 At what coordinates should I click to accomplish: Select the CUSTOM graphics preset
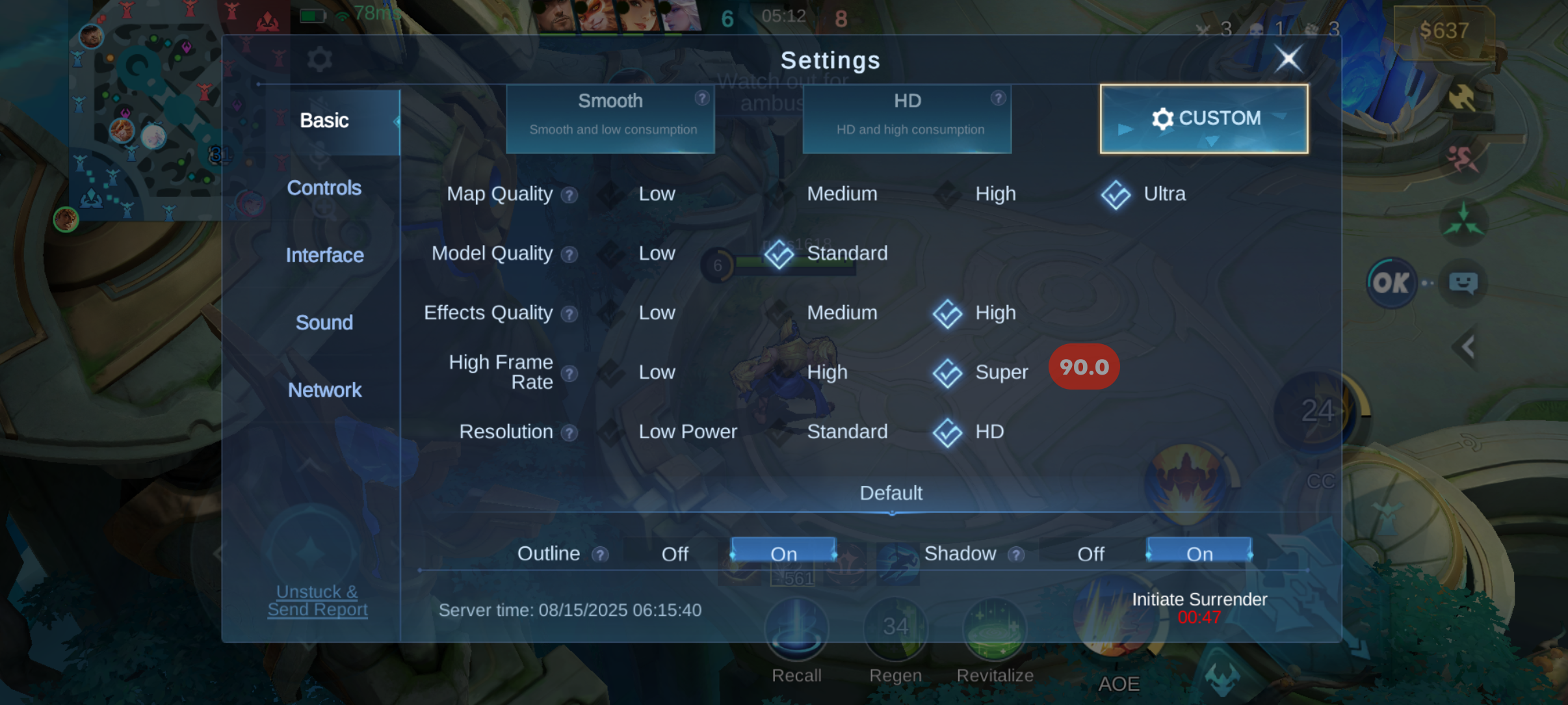[1204, 118]
